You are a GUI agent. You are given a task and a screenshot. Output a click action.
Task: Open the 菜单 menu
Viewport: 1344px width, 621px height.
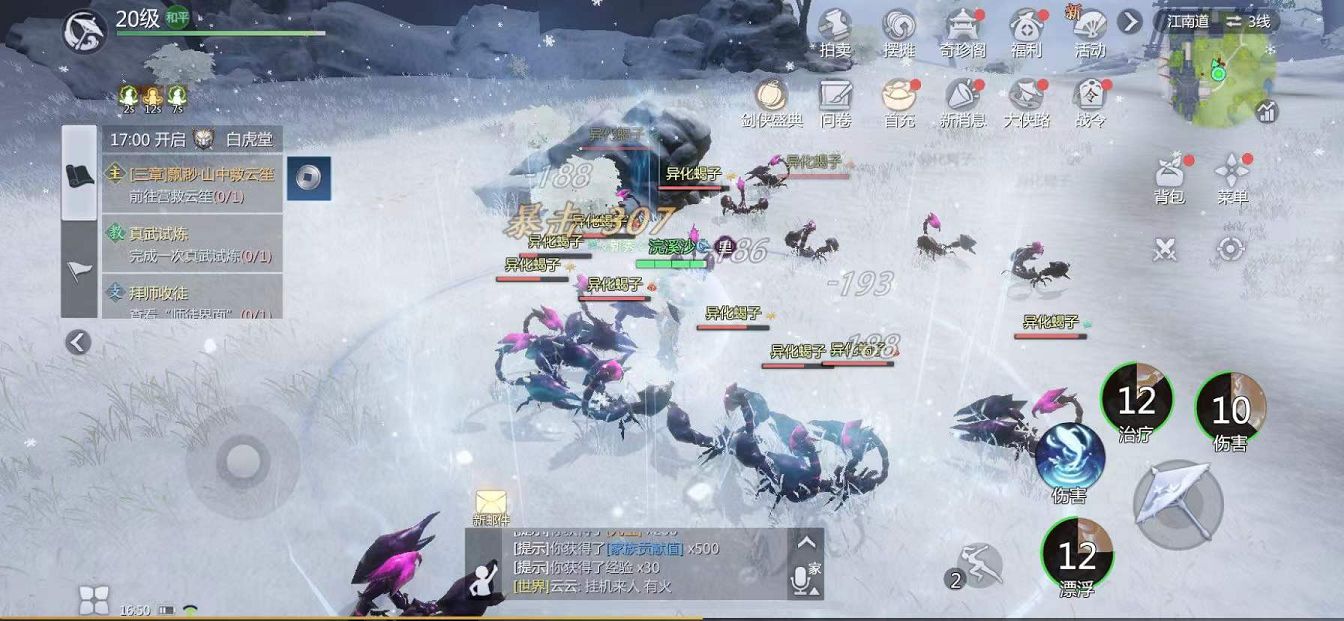1232,178
